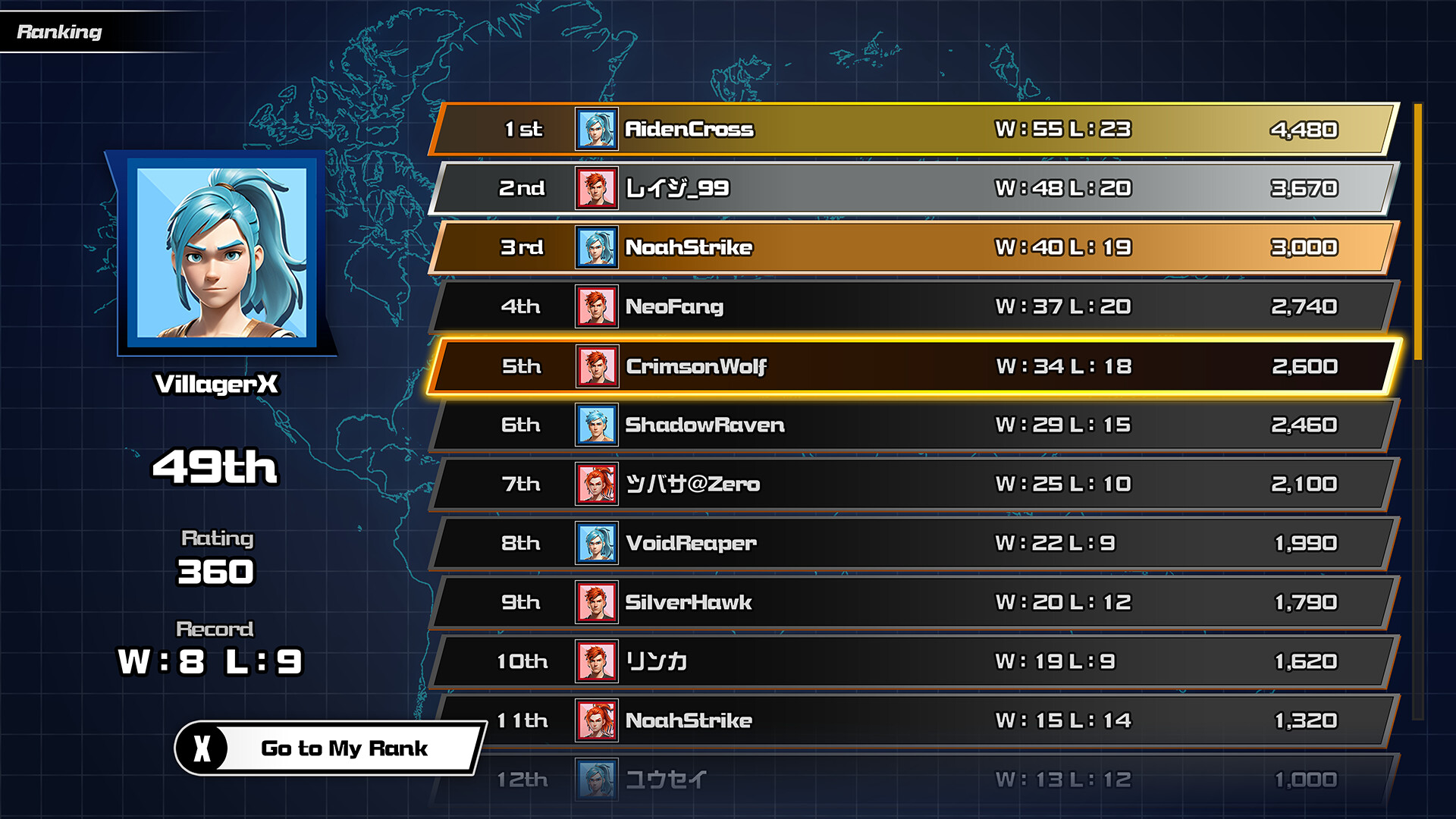The height and width of the screenshot is (819, 1456).
Task: Click VillagerX's rating value 360
Action: 215,571
